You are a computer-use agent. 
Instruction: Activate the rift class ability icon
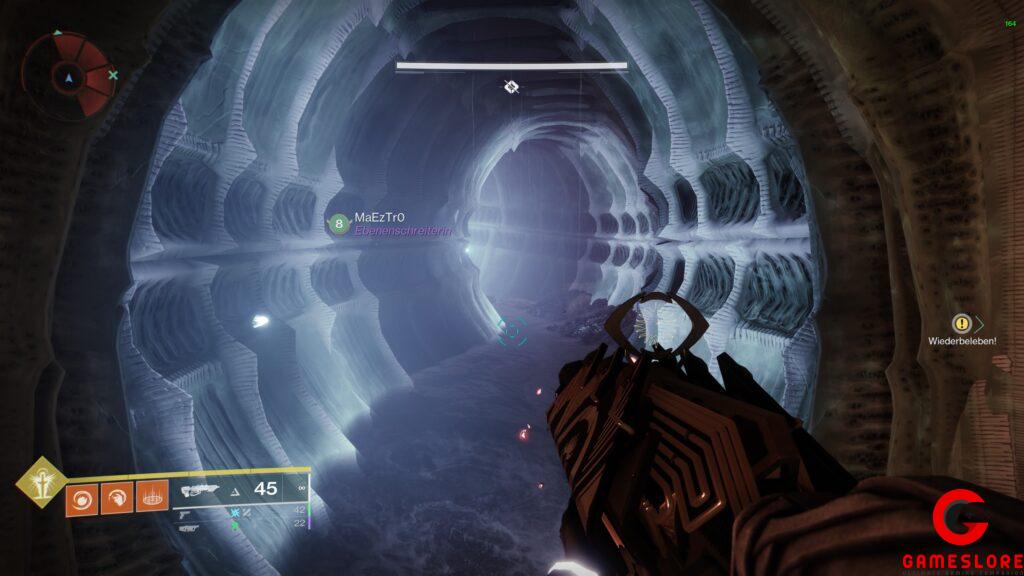(149, 497)
